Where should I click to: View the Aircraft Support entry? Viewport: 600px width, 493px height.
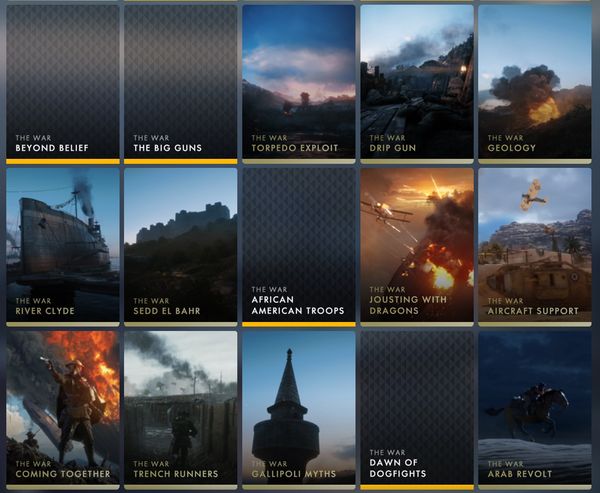pos(533,245)
